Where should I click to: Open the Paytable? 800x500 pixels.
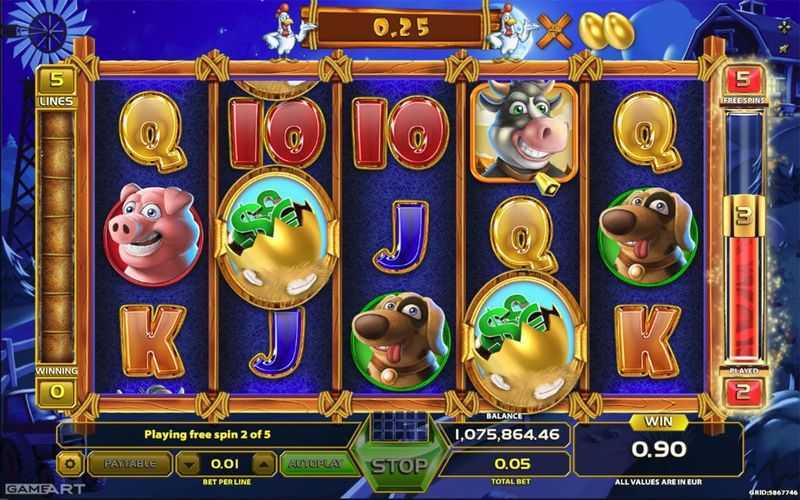(129, 464)
